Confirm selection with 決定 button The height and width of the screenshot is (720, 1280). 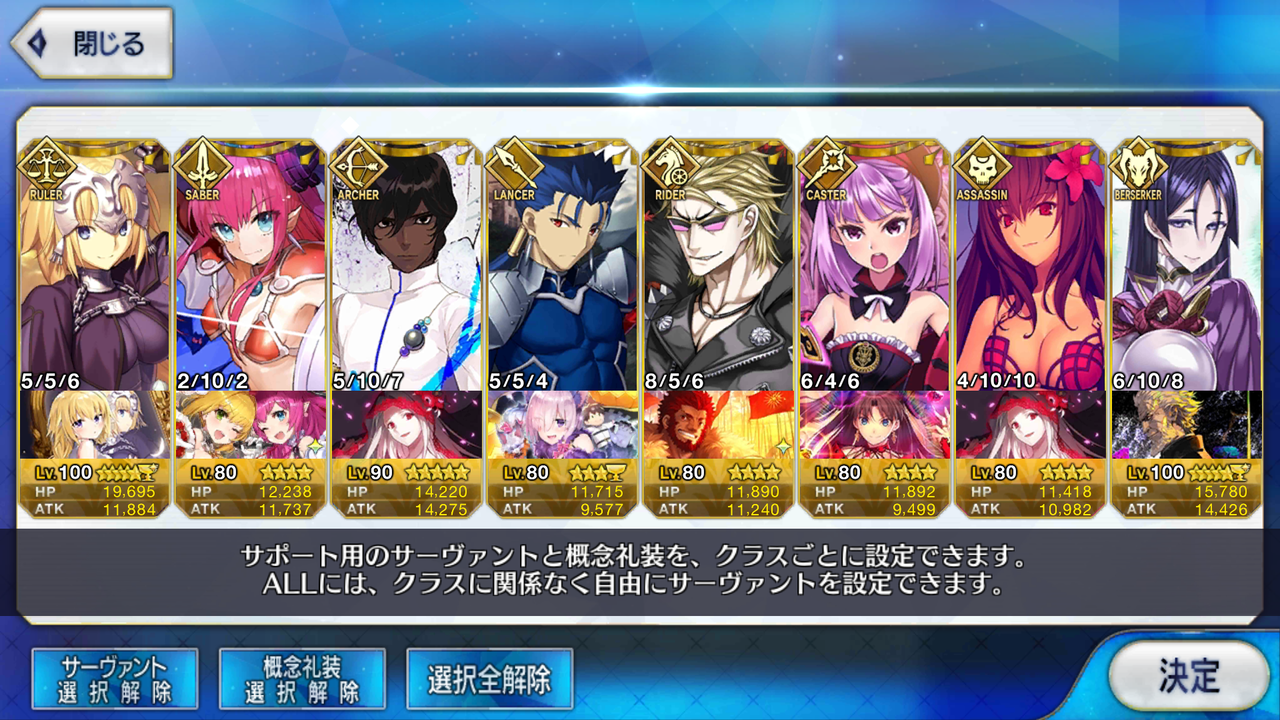1188,677
